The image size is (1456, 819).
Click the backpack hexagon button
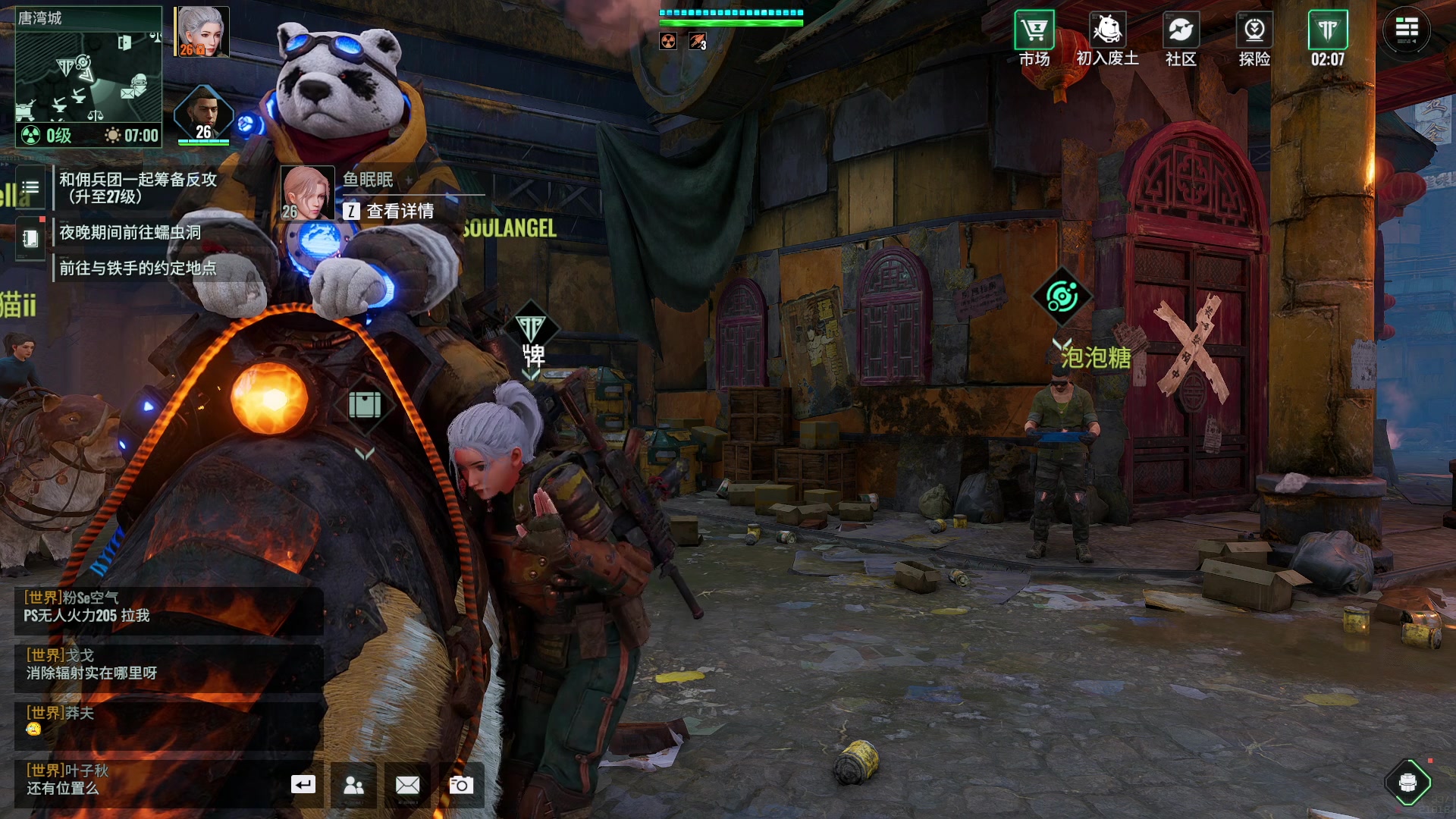[1407, 782]
